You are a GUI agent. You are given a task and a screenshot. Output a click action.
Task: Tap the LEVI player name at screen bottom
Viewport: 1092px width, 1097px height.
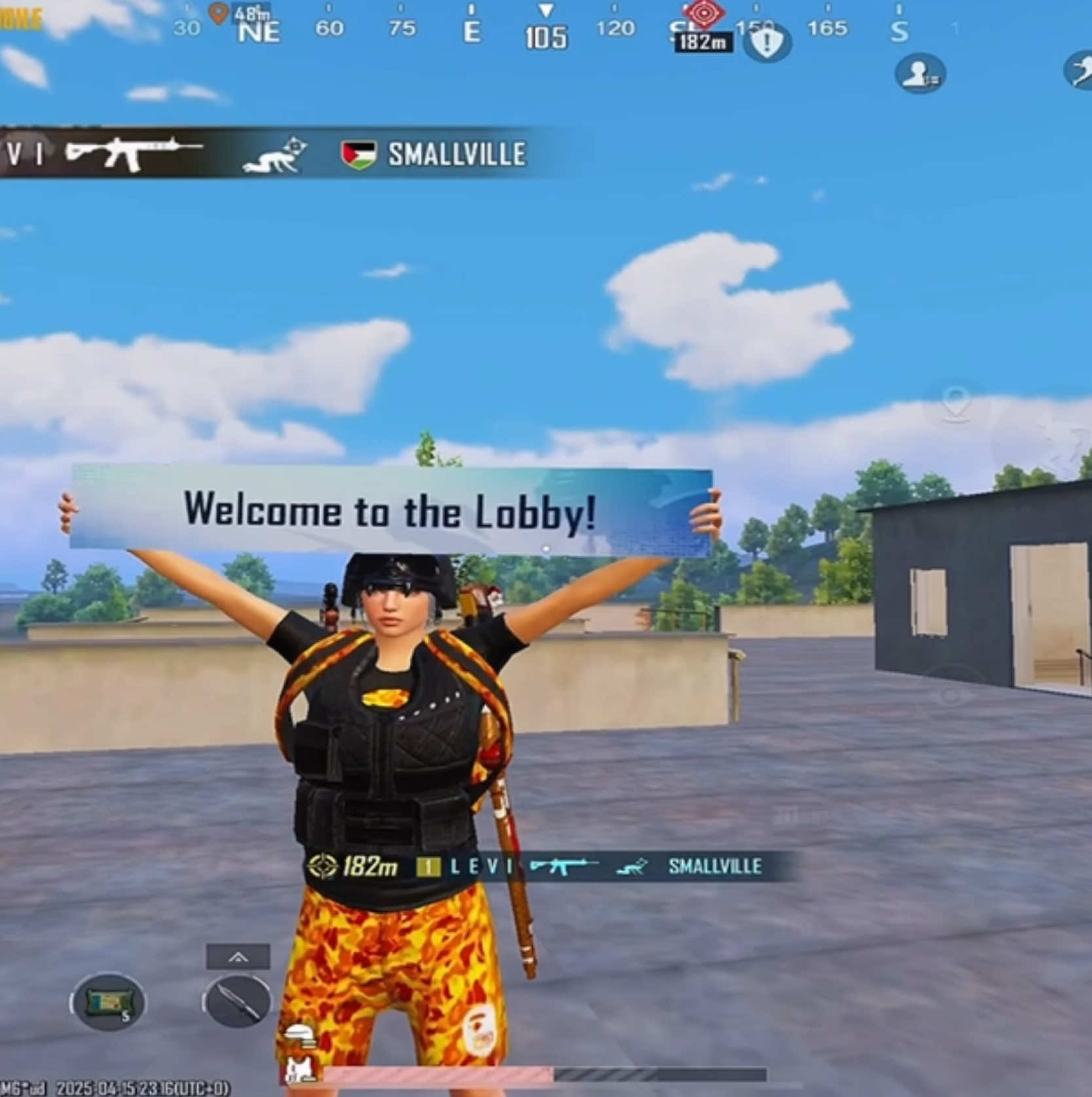click(482, 867)
